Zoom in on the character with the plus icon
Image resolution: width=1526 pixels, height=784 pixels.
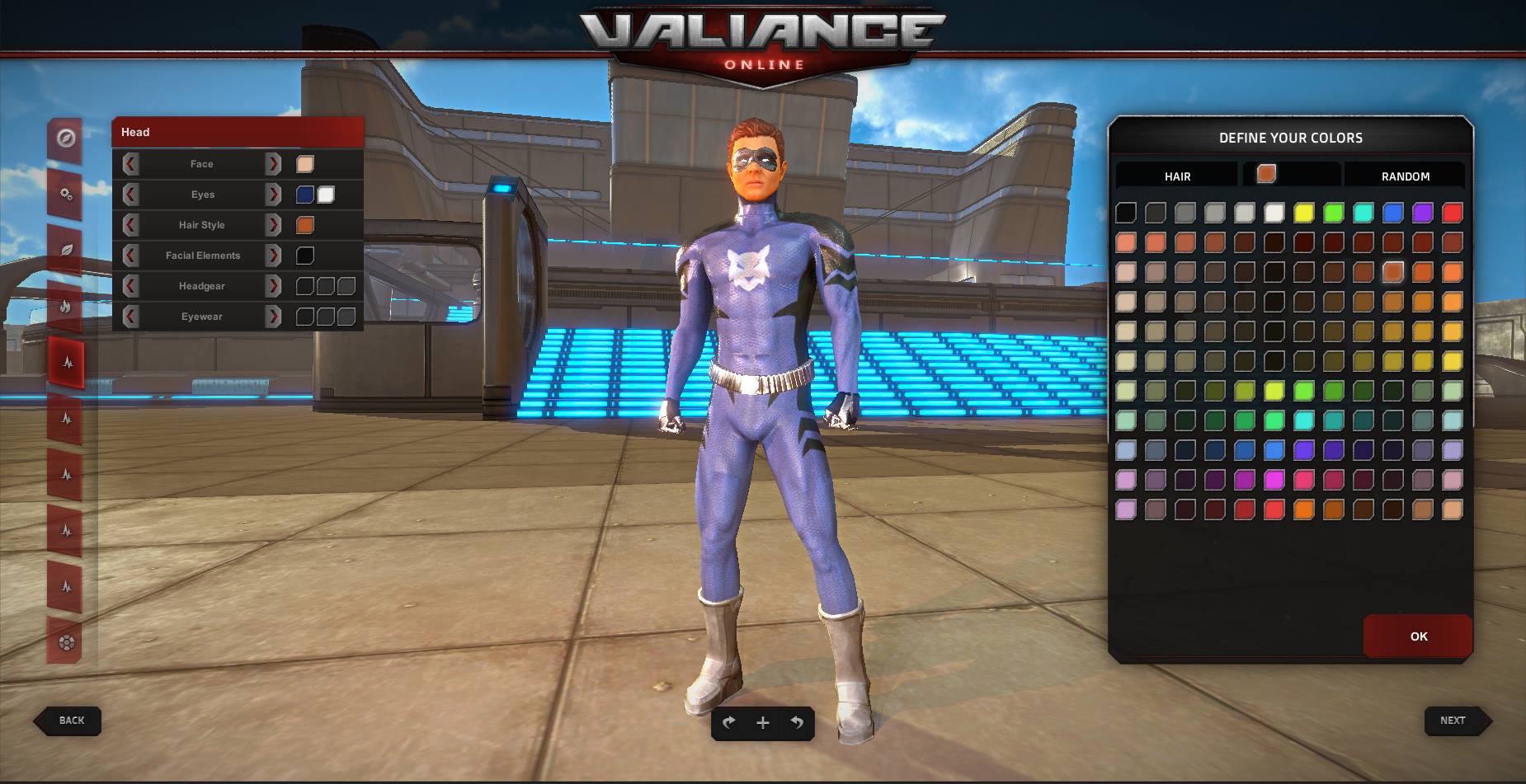[x=762, y=723]
